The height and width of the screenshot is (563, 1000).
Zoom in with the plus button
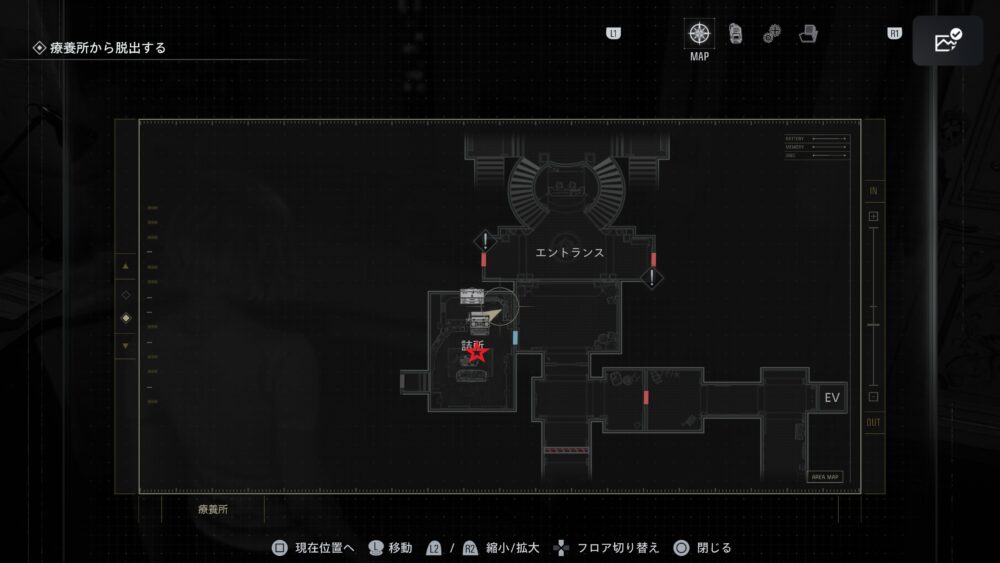point(873,216)
